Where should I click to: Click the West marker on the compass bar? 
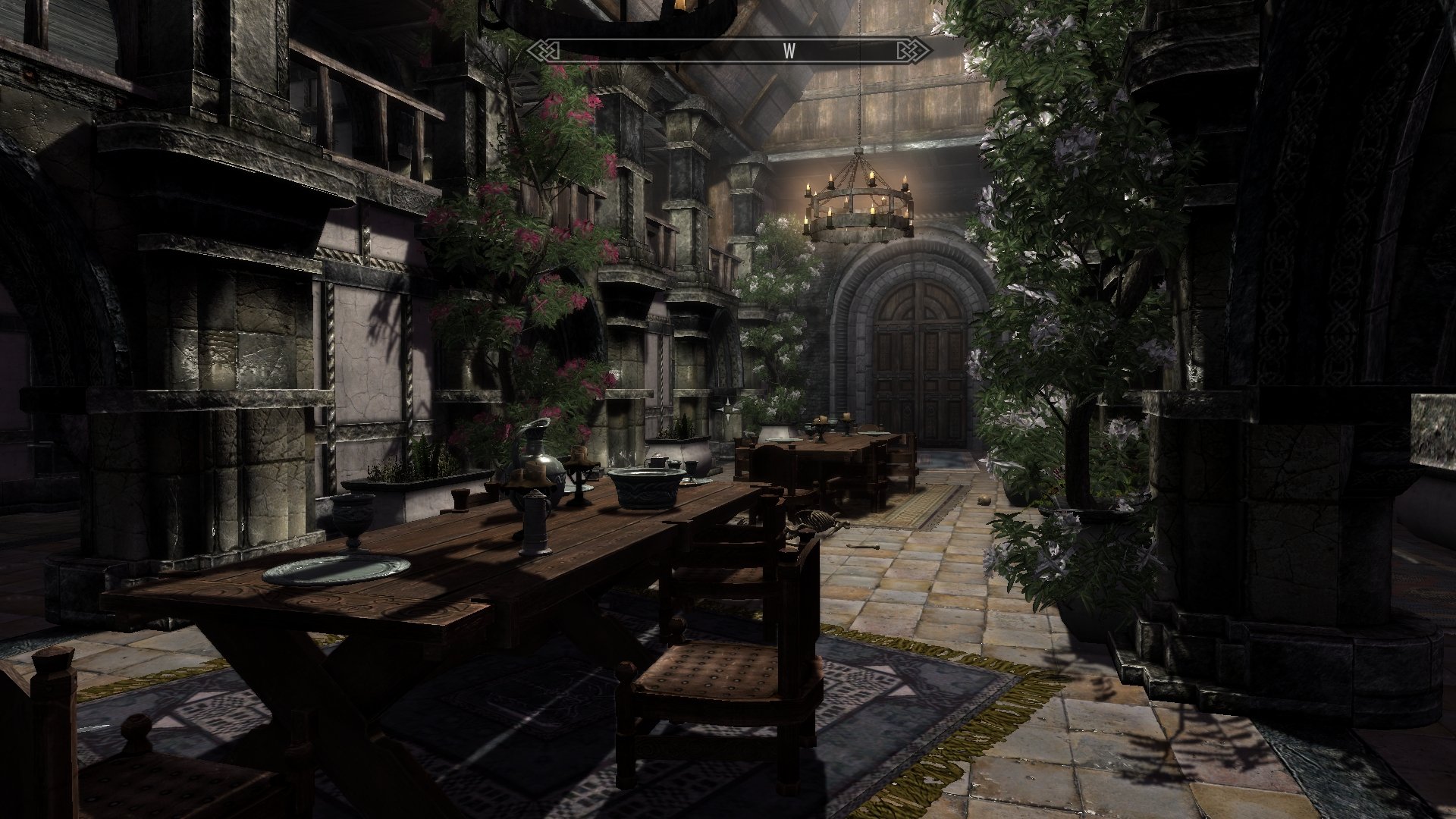[x=789, y=51]
